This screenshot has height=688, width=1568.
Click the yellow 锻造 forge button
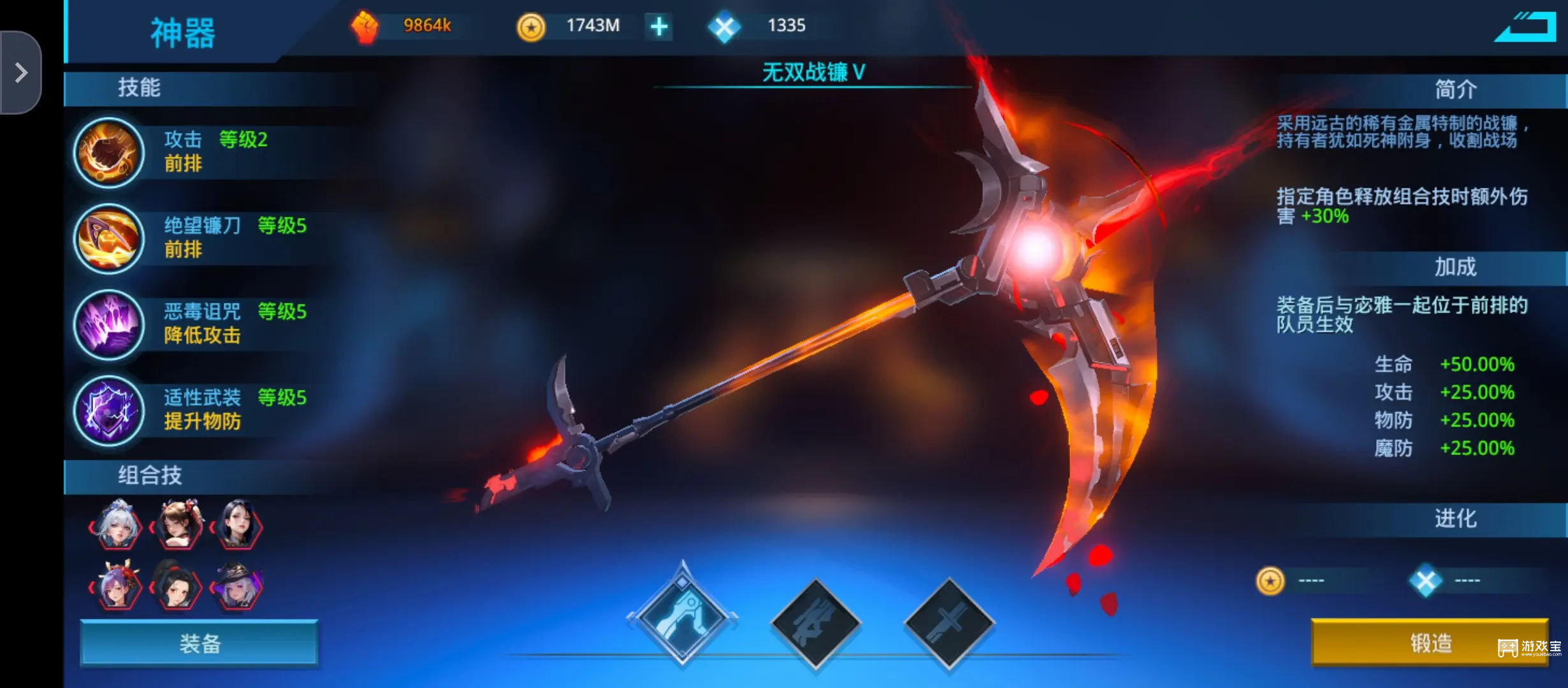click(x=1429, y=643)
